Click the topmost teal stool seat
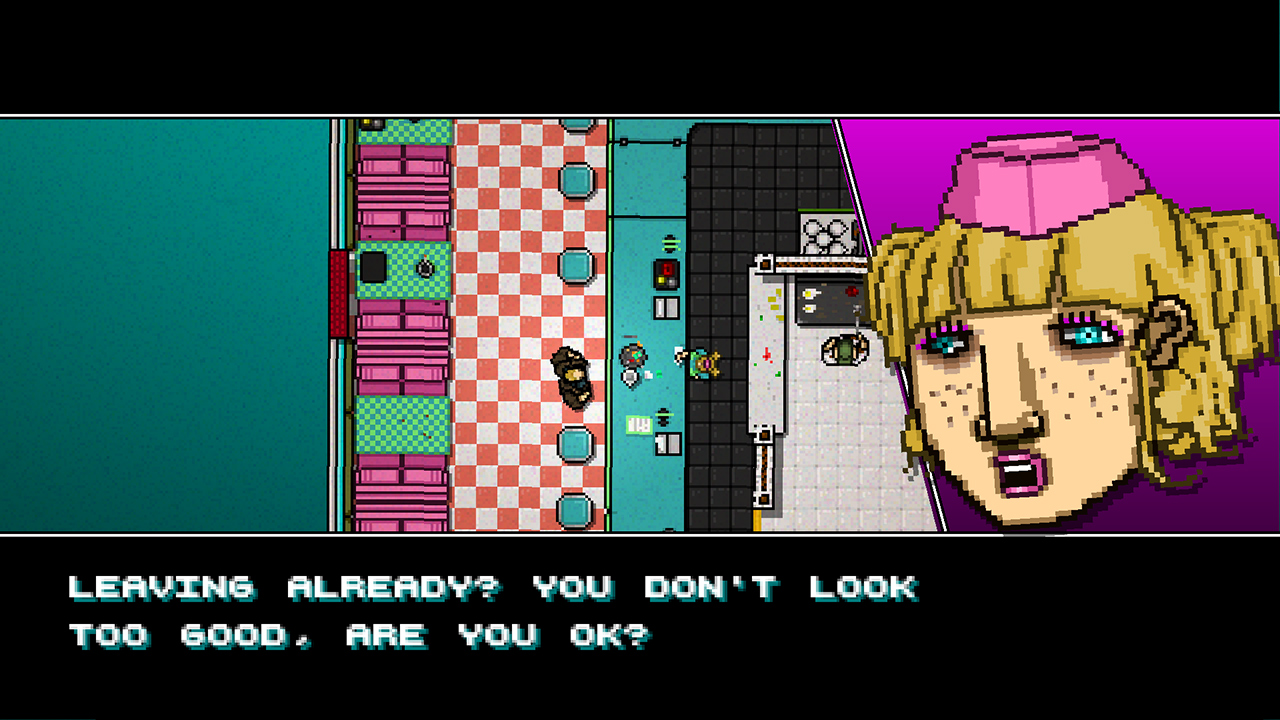 pos(575,178)
